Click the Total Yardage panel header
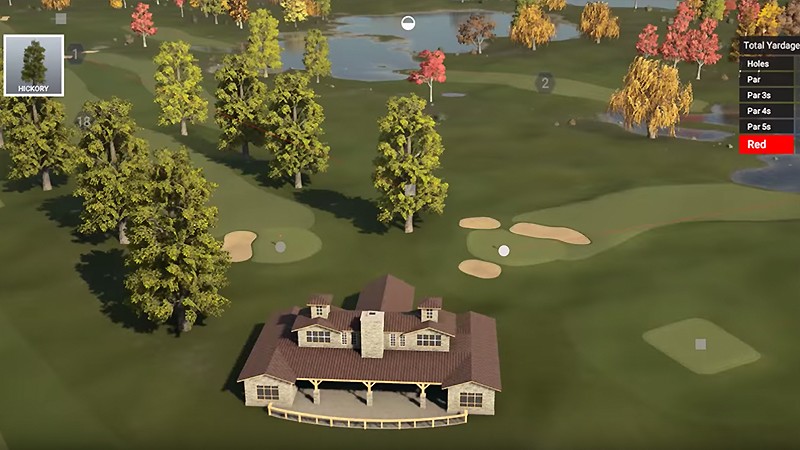Screen dimensions: 800x450 [769, 46]
